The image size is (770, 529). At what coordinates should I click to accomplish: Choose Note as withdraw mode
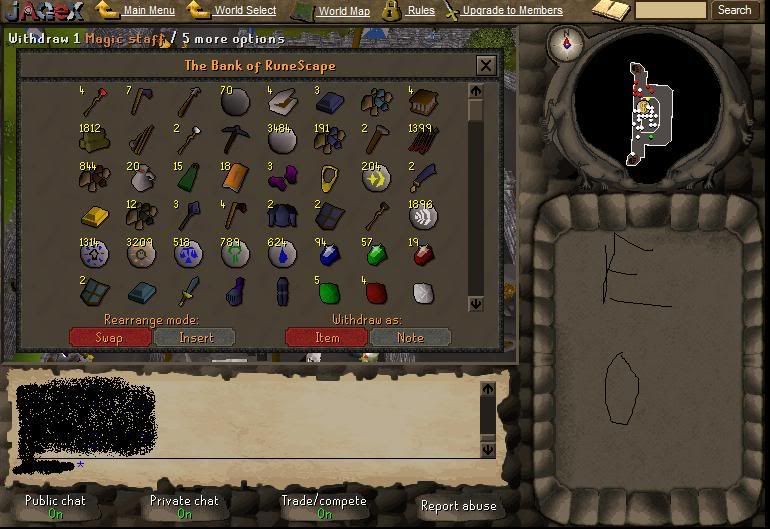pyautogui.click(x=410, y=337)
